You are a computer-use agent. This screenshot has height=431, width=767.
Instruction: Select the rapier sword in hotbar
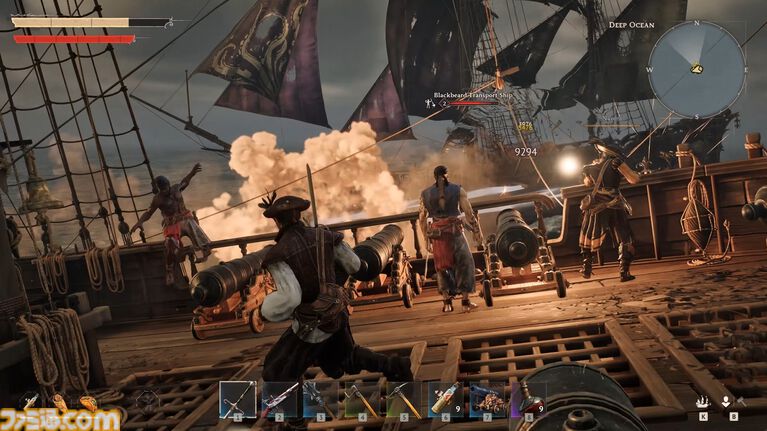[x=238, y=399]
